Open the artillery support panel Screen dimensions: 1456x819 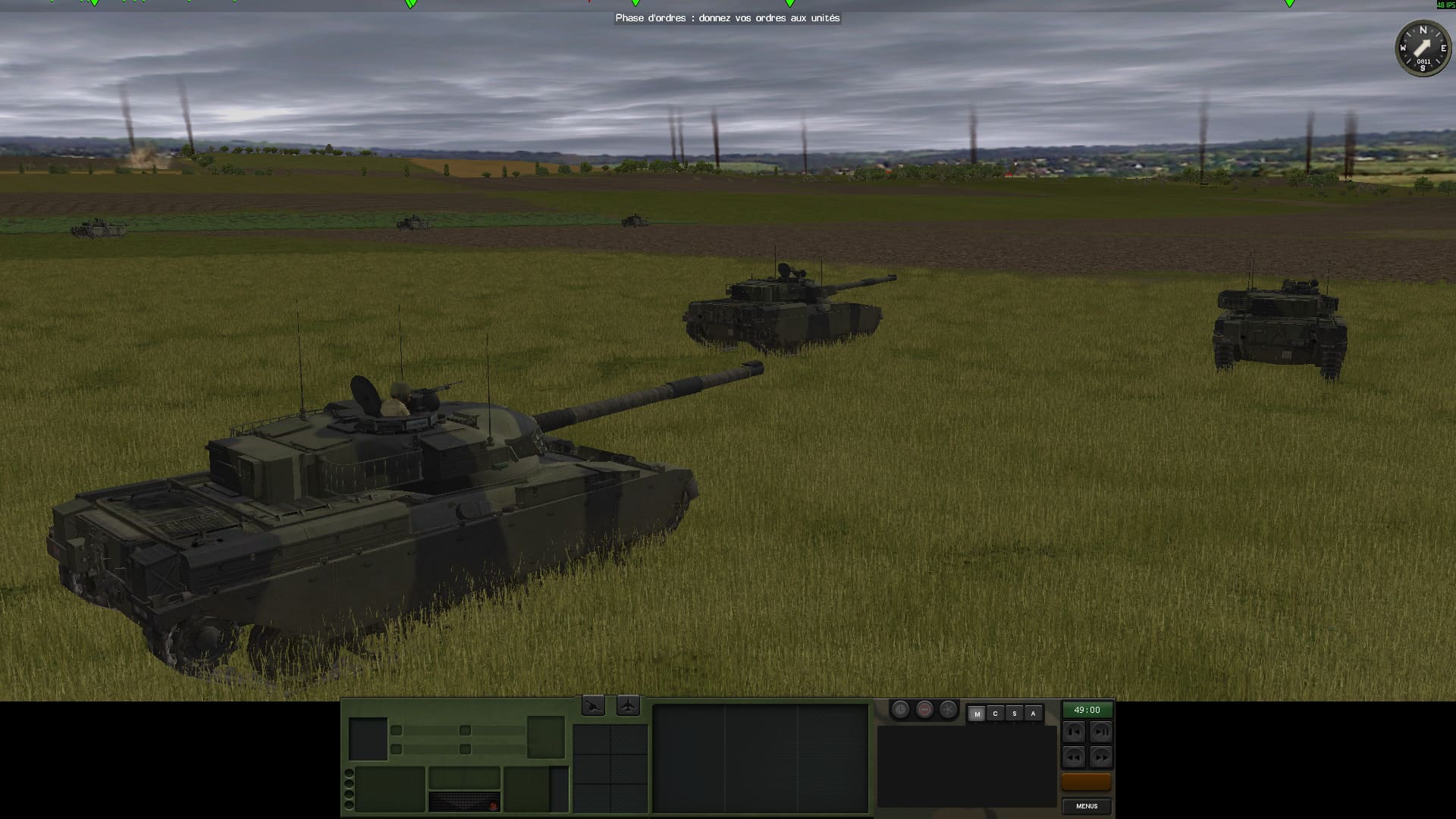(x=593, y=706)
